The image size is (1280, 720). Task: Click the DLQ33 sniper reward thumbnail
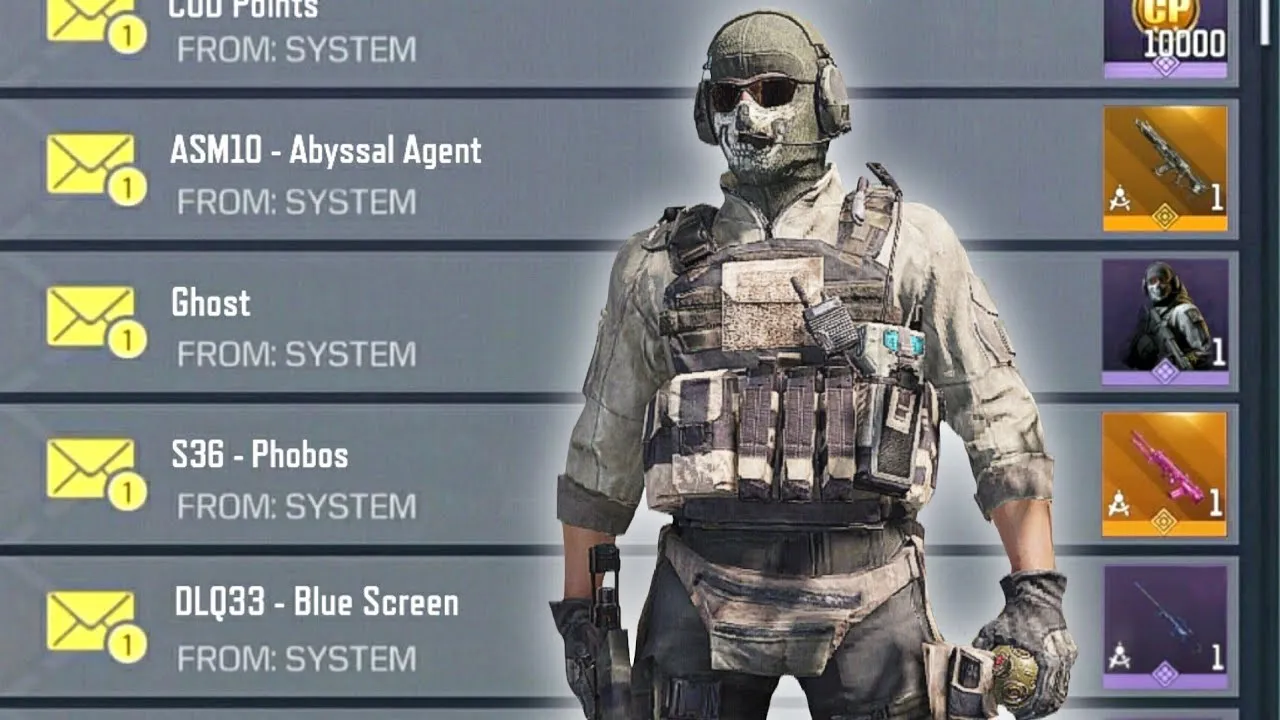click(x=1165, y=626)
